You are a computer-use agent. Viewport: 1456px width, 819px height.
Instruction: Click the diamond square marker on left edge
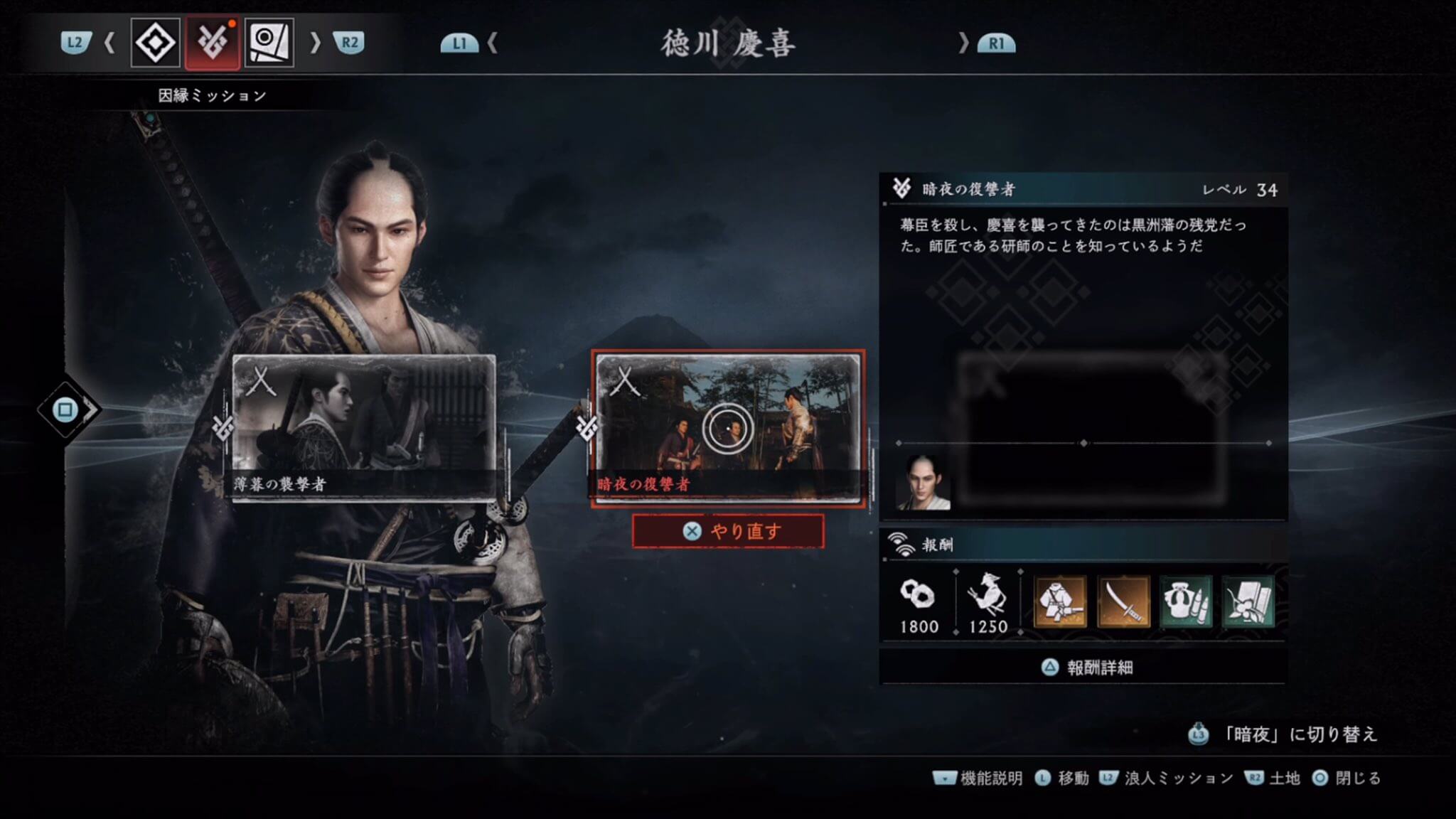65,409
